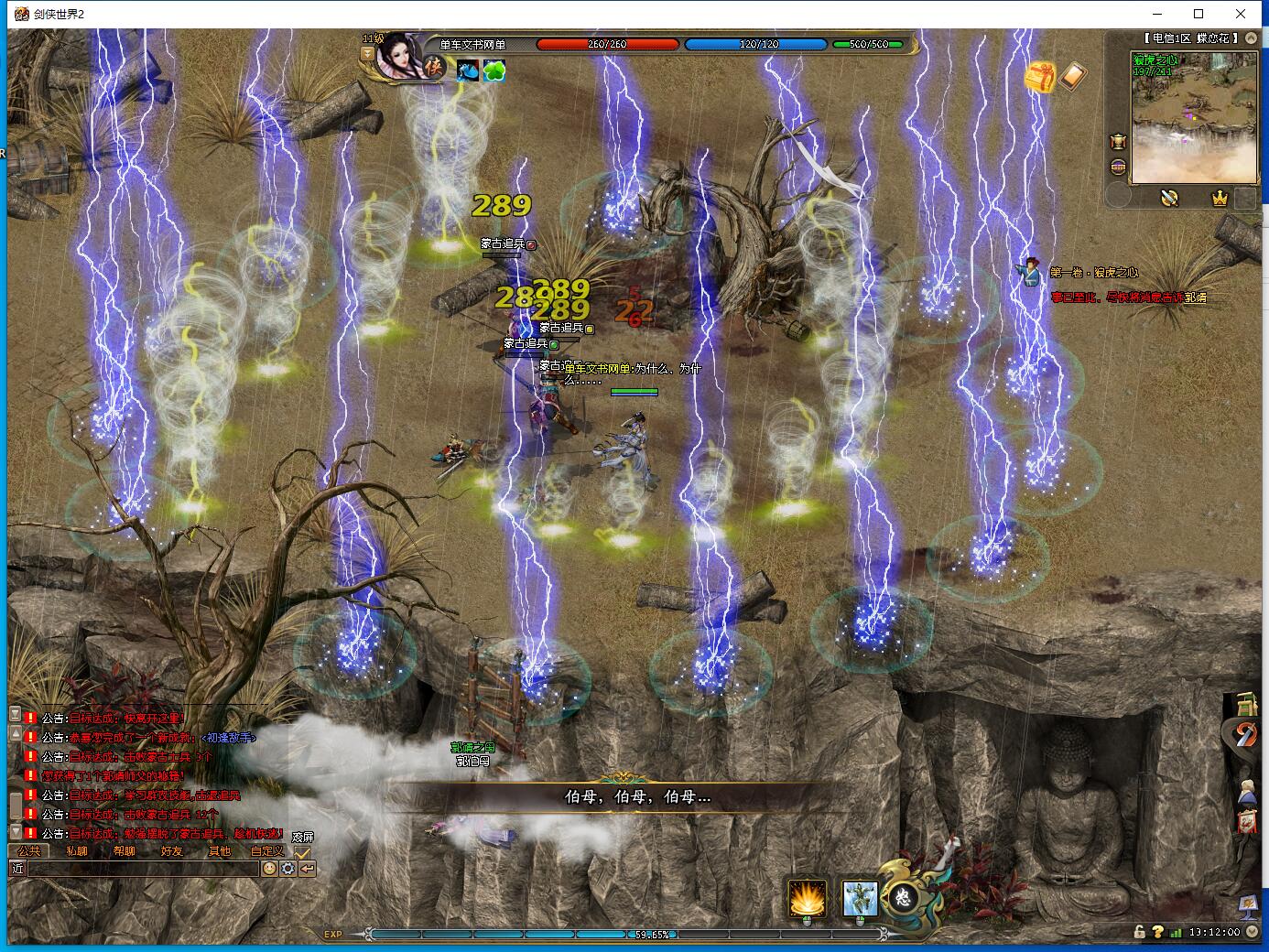The image size is (1269, 952).
Task: Use the leaping warrior skill
Action: pos(860,898)
